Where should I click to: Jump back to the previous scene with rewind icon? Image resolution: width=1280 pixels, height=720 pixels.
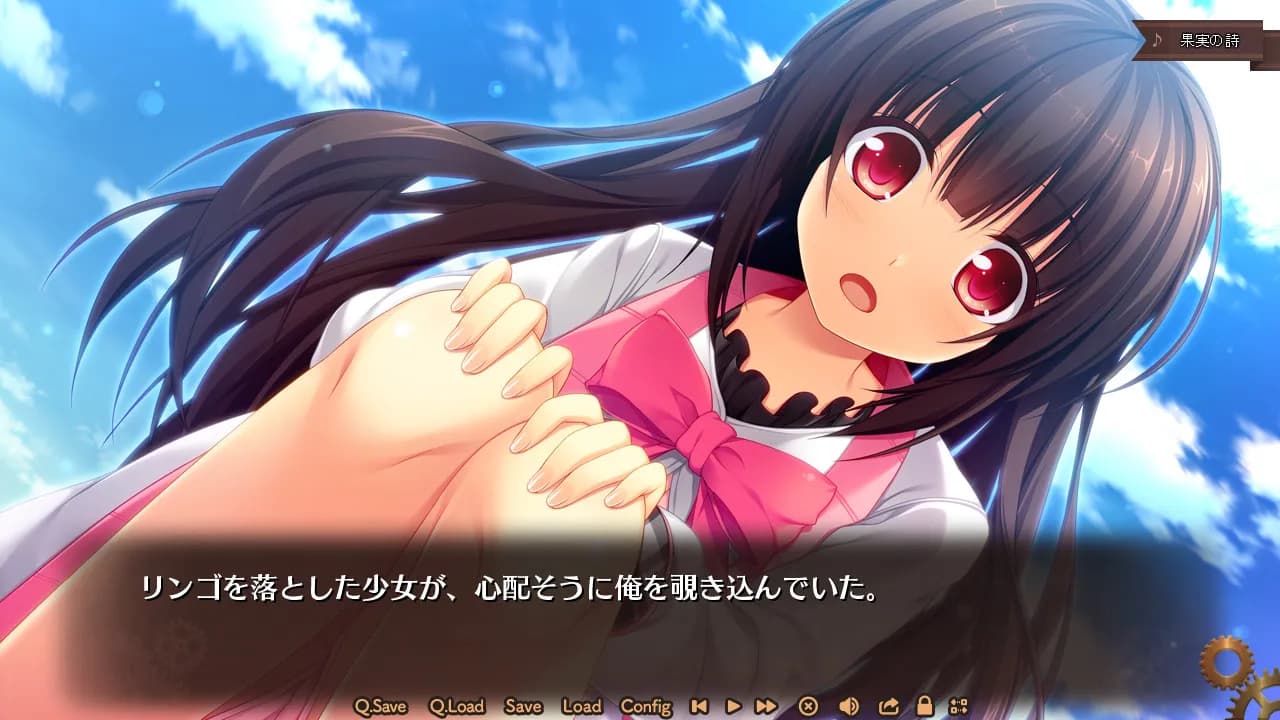(698, 706)
